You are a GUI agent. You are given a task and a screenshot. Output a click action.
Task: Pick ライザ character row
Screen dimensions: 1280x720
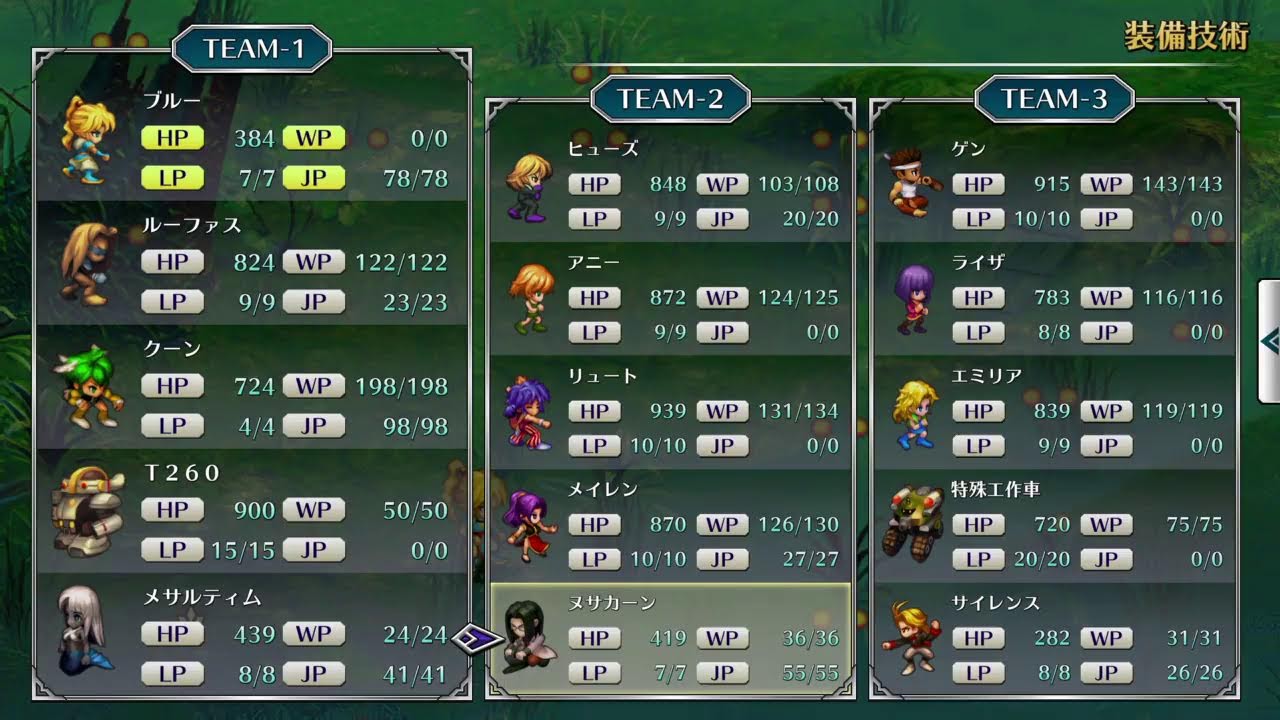tap(1054, 298)
